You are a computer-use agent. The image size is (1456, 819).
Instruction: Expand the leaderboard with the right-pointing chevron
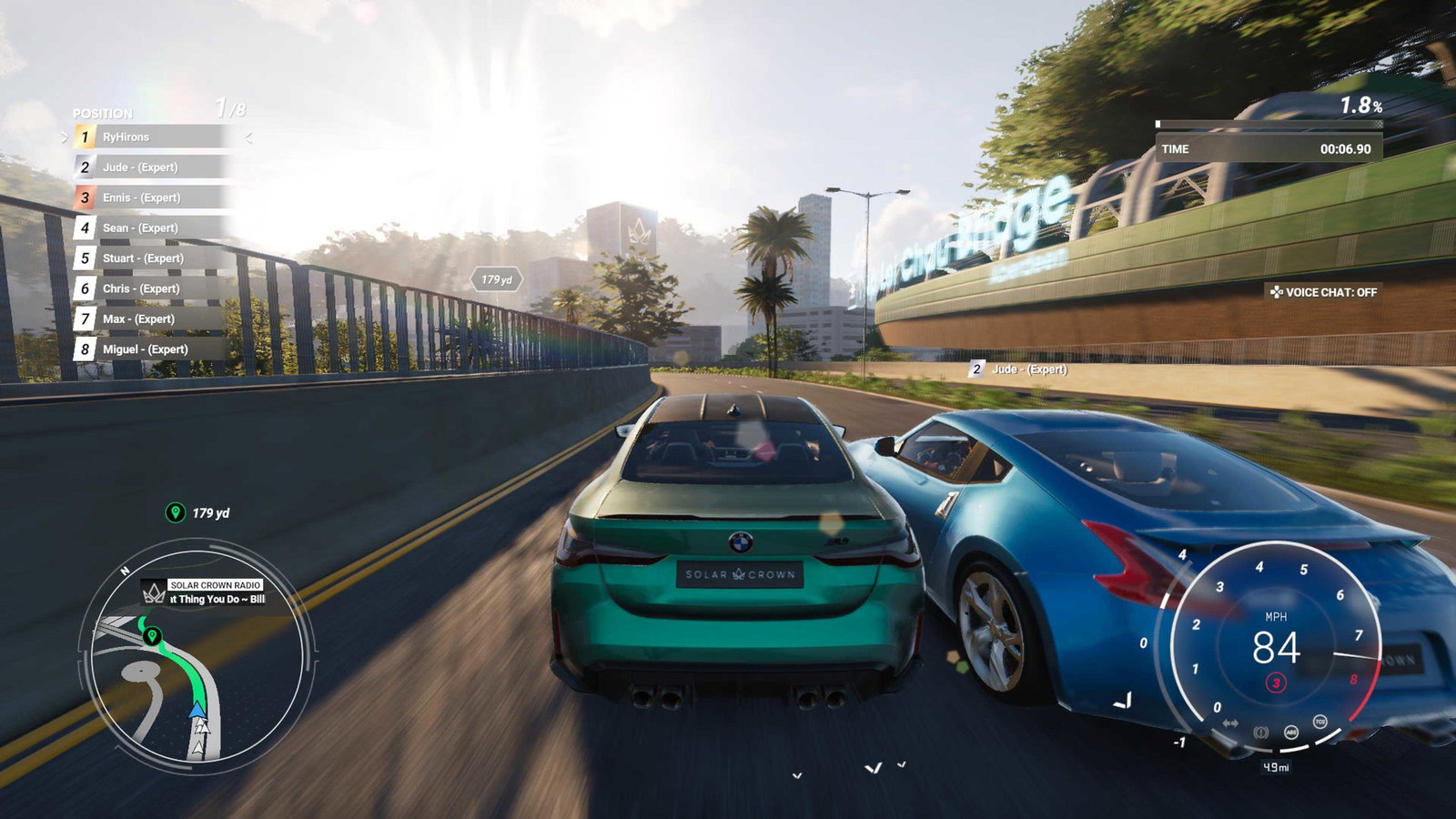pos(64,137)
